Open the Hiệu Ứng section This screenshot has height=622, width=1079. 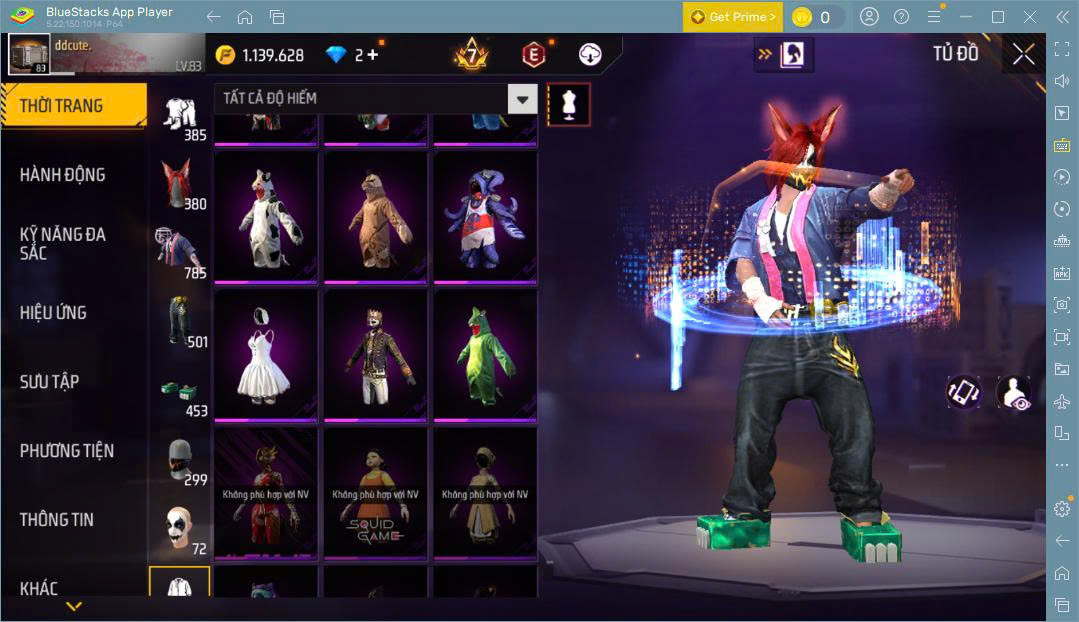tap(53, 313)
